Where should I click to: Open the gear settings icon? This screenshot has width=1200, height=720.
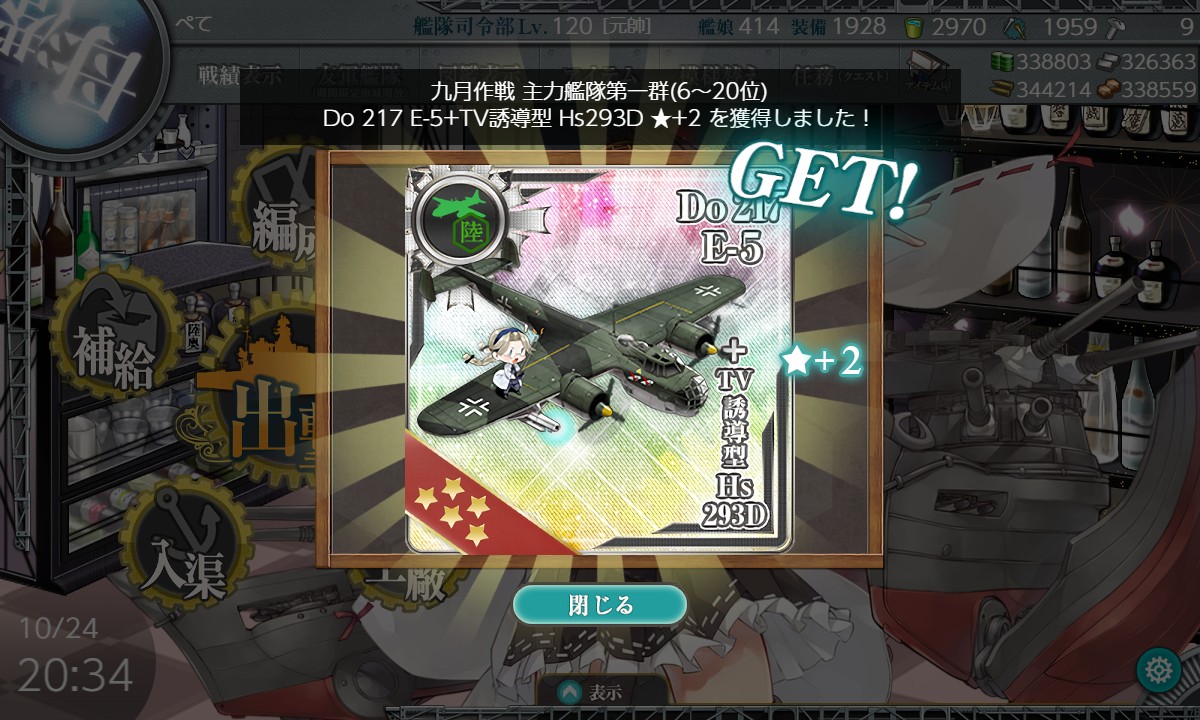(x=1159, y=669)
